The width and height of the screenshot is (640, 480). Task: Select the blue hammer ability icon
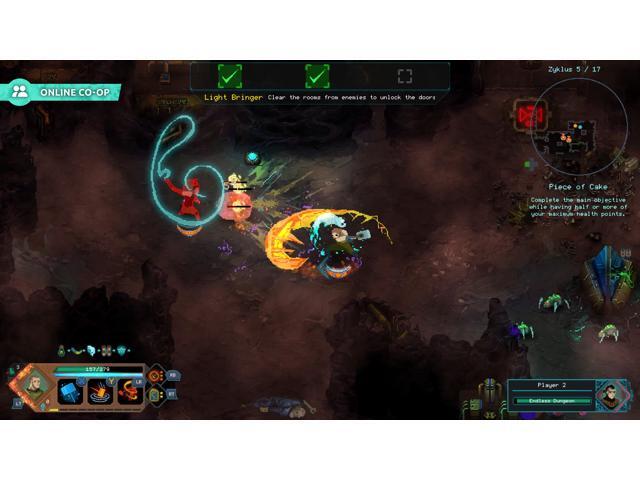(x=68, y=391)
